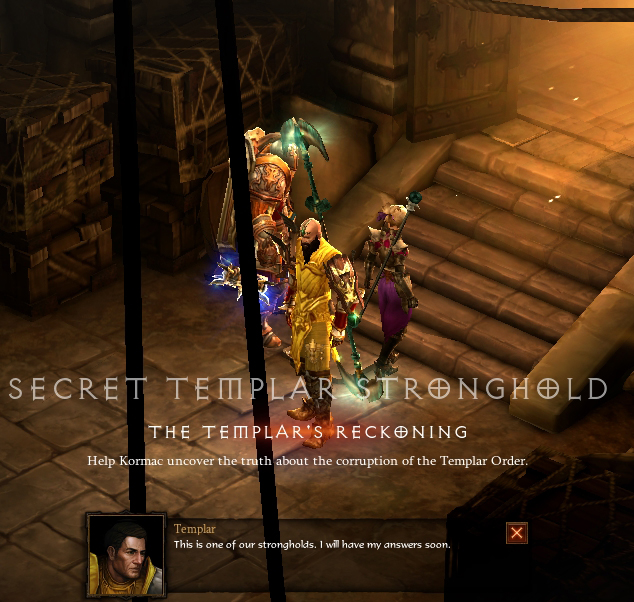The height and width of the screenshot is (602, 634).
Task: Click the Templar portrait in dialogue
Action: [x=126, y=553]
